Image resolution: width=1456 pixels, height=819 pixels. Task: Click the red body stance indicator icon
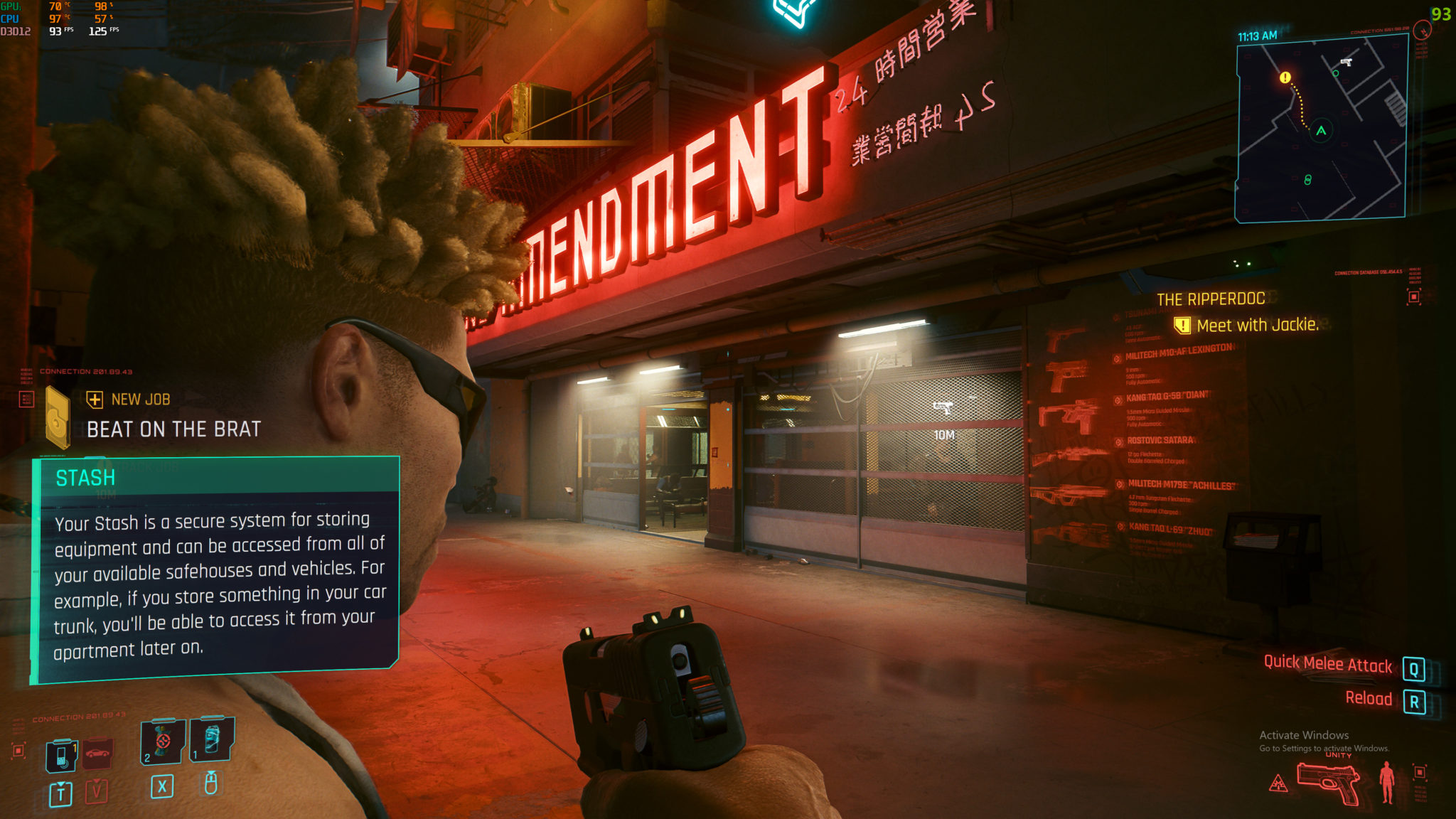coord(1386,782)
